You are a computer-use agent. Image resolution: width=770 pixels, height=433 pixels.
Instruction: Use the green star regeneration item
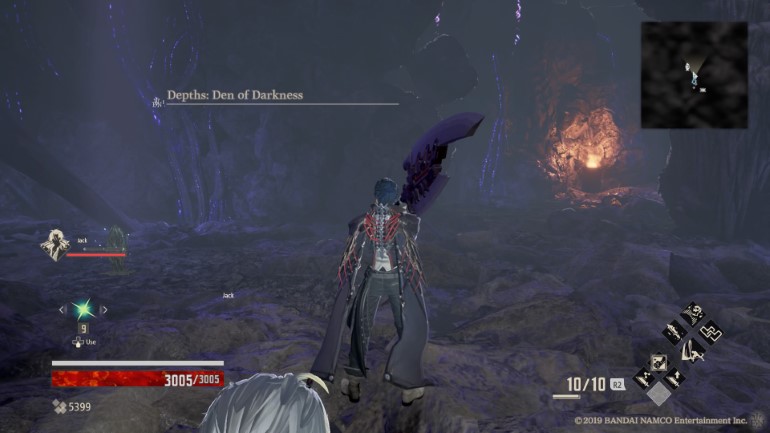pyautogui.click(x=83, y=309)
